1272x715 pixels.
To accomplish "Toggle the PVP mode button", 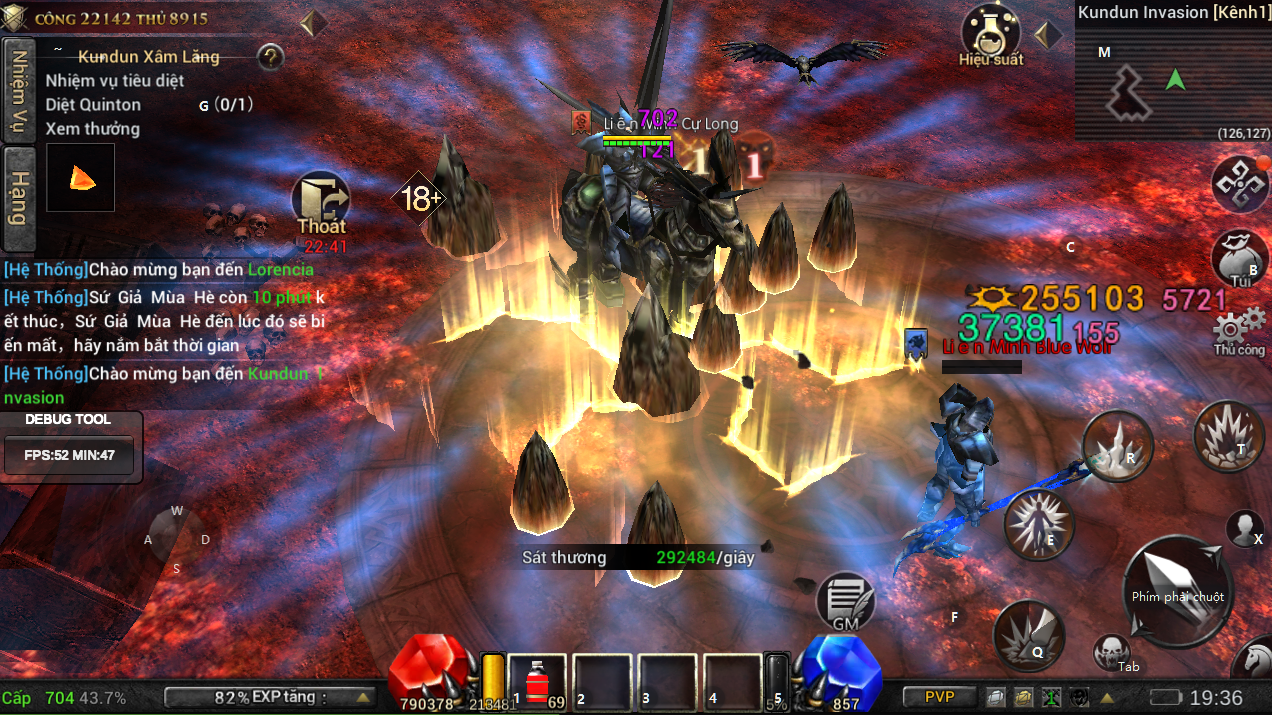I will pos(939,697).
